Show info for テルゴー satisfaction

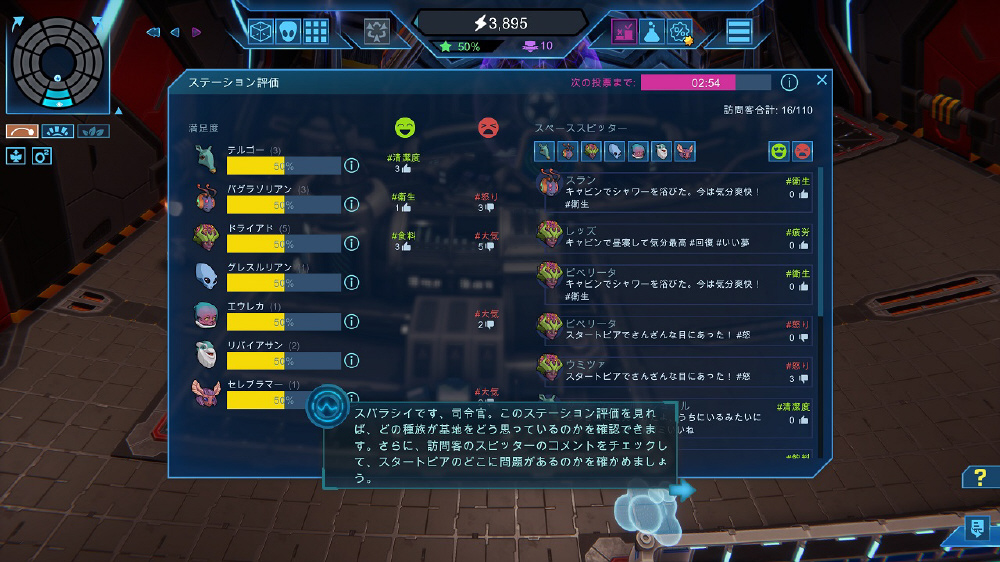coord(352,165)
